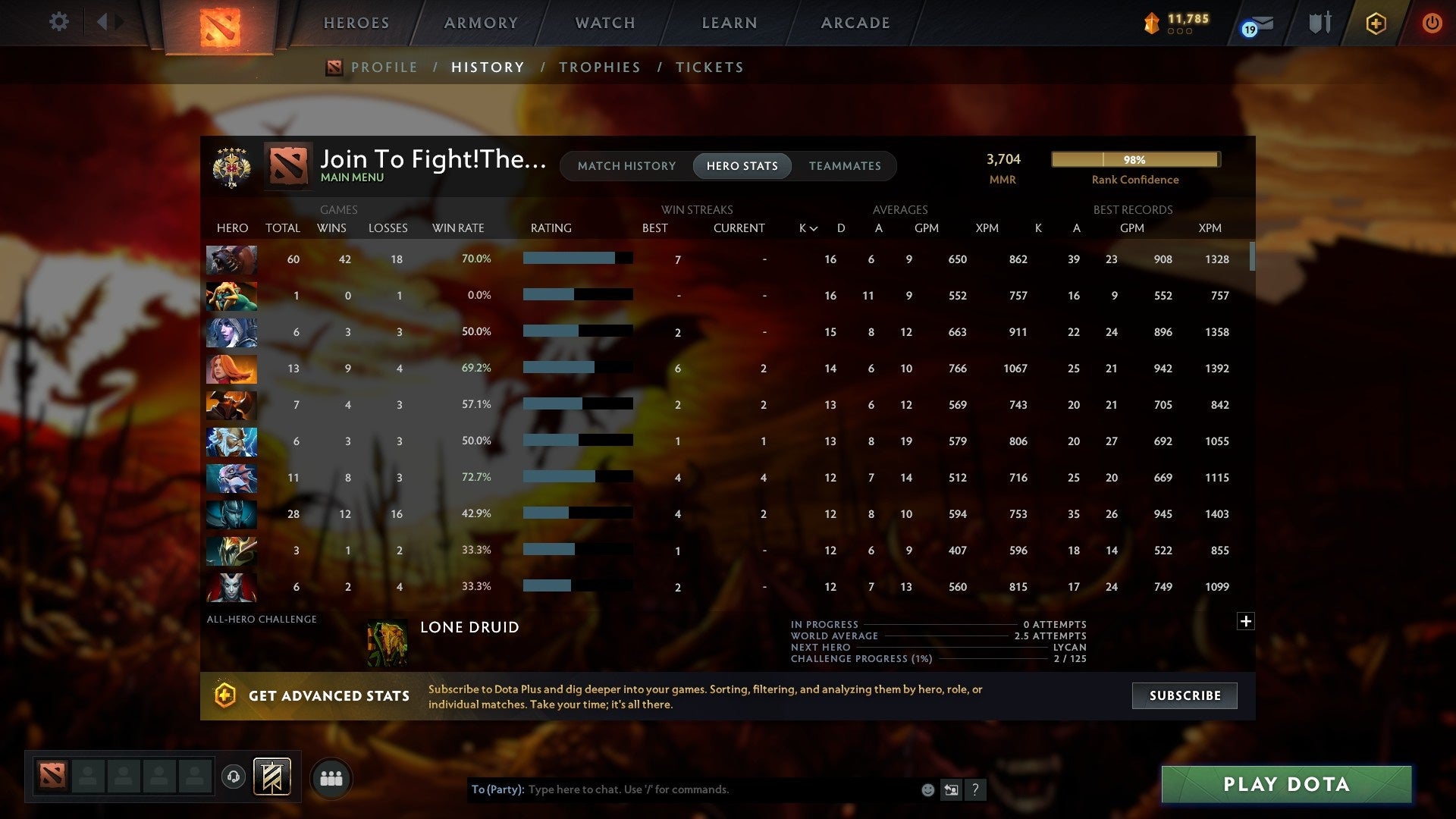1456x819 pixels.
Task: Click the Rank Confidence progress bar
Action: pyautogui.click(x=1134, y=159)
